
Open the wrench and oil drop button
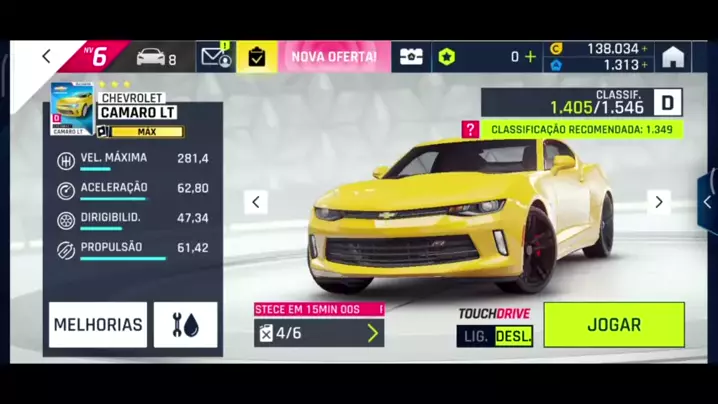pos(185,325)
